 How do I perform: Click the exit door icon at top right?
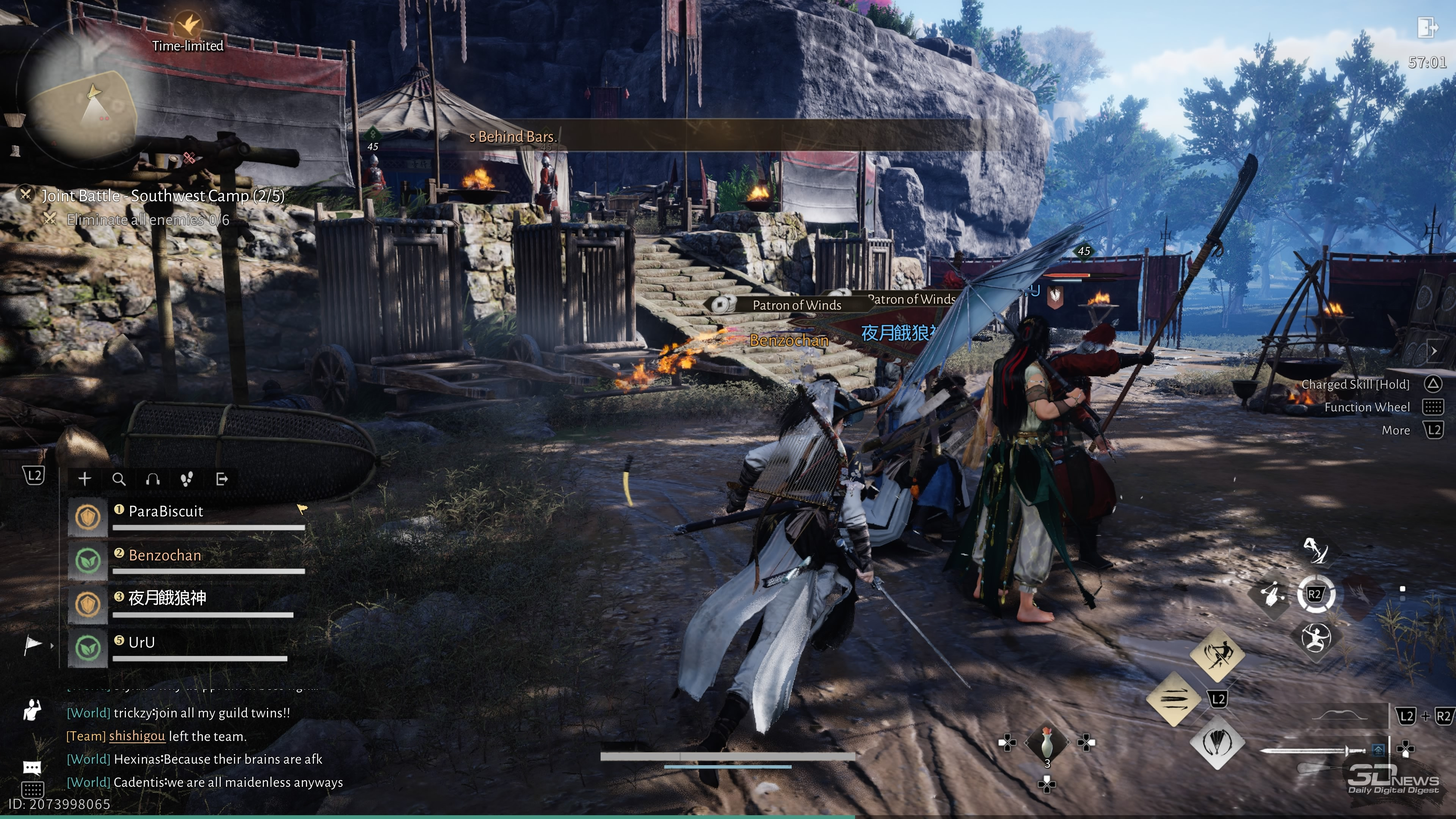[1426, 27]
